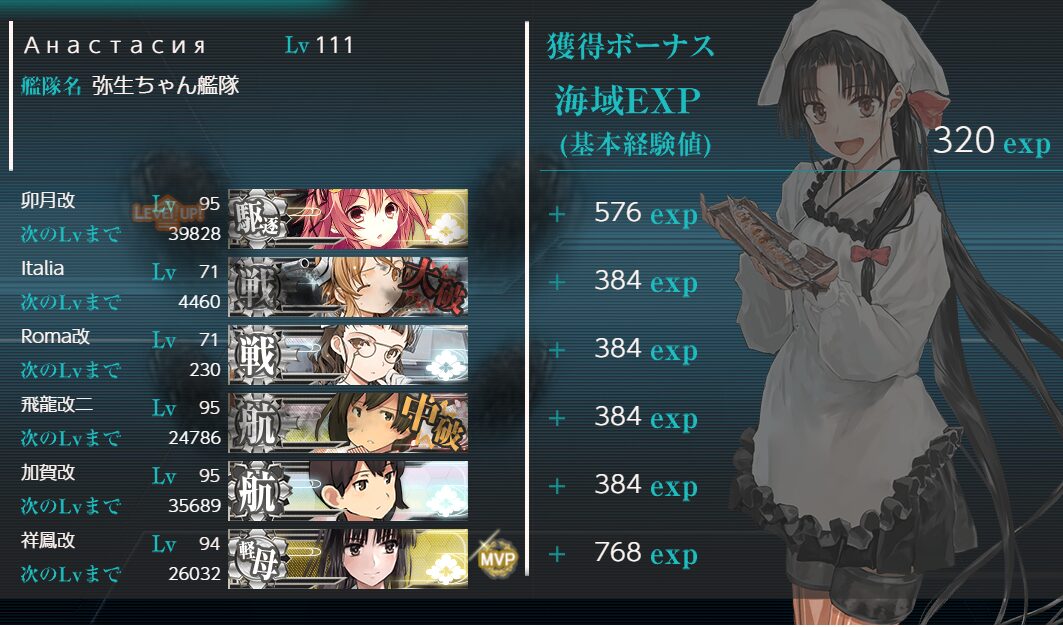
Task: Pick the 加賀改 carrier banner
Action: pyautogui.click(x=348, y=490)
